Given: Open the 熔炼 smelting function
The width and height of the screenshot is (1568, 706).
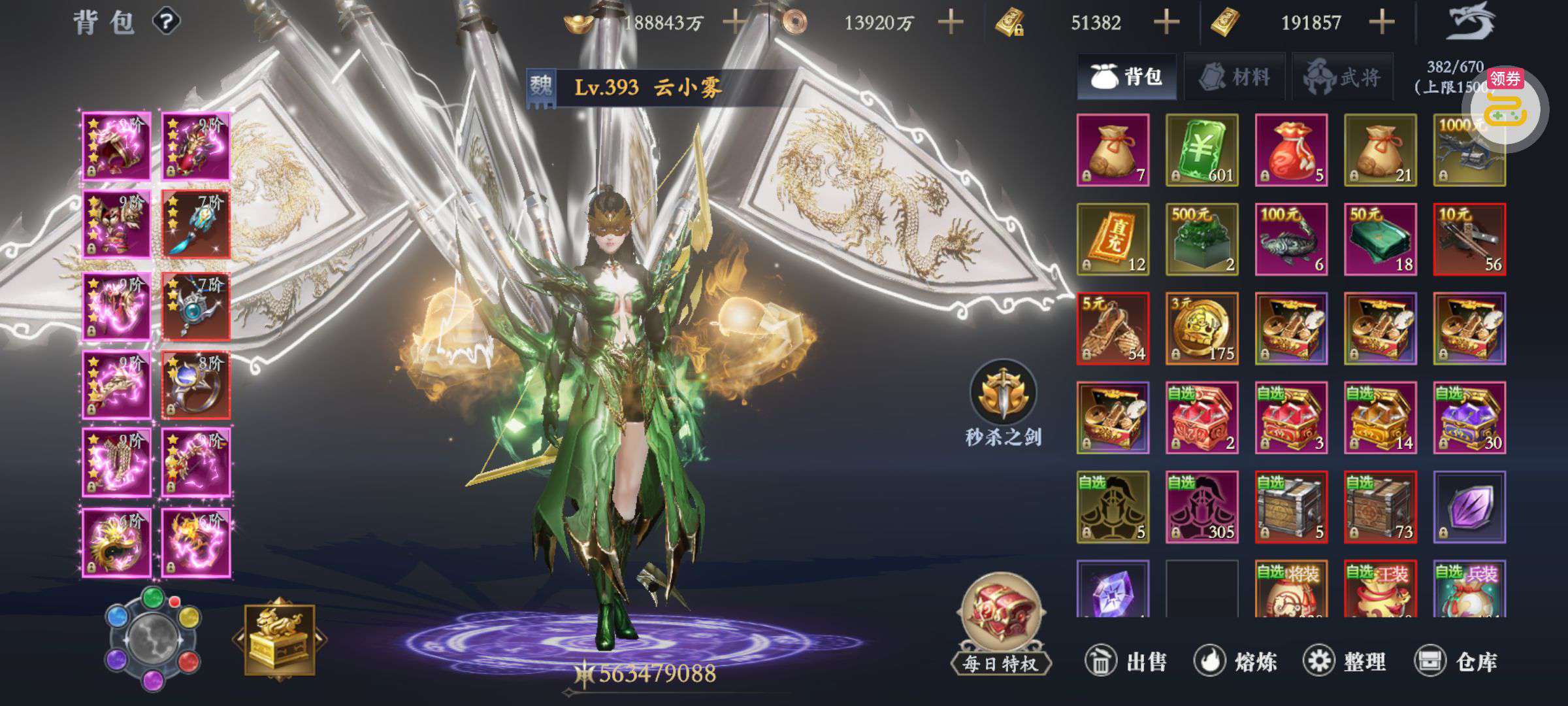Looking at the screenshot, I should pyautogui.click(x=1235, y=662).
